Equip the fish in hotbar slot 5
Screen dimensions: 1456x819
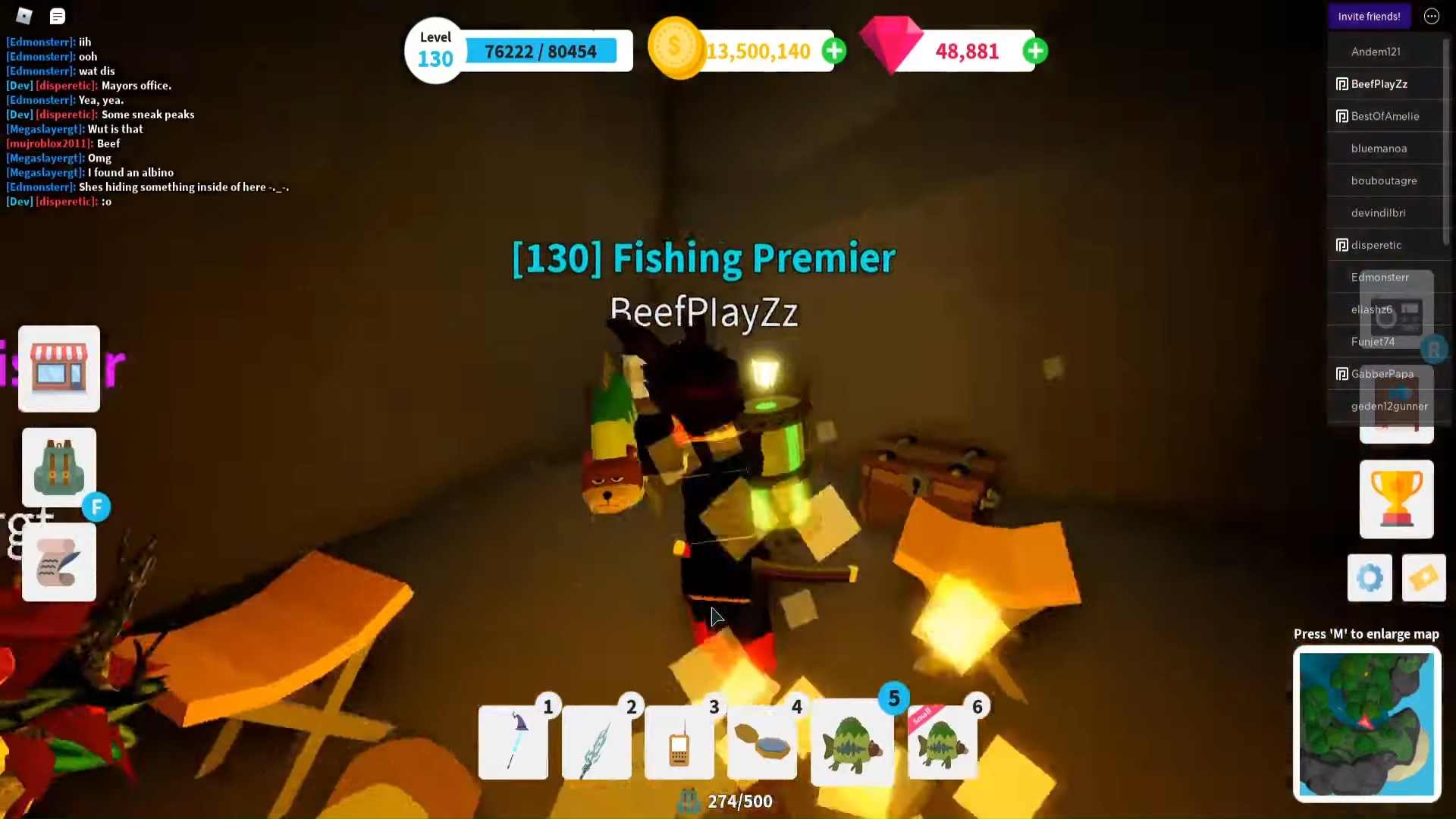[x=852, y=743]
